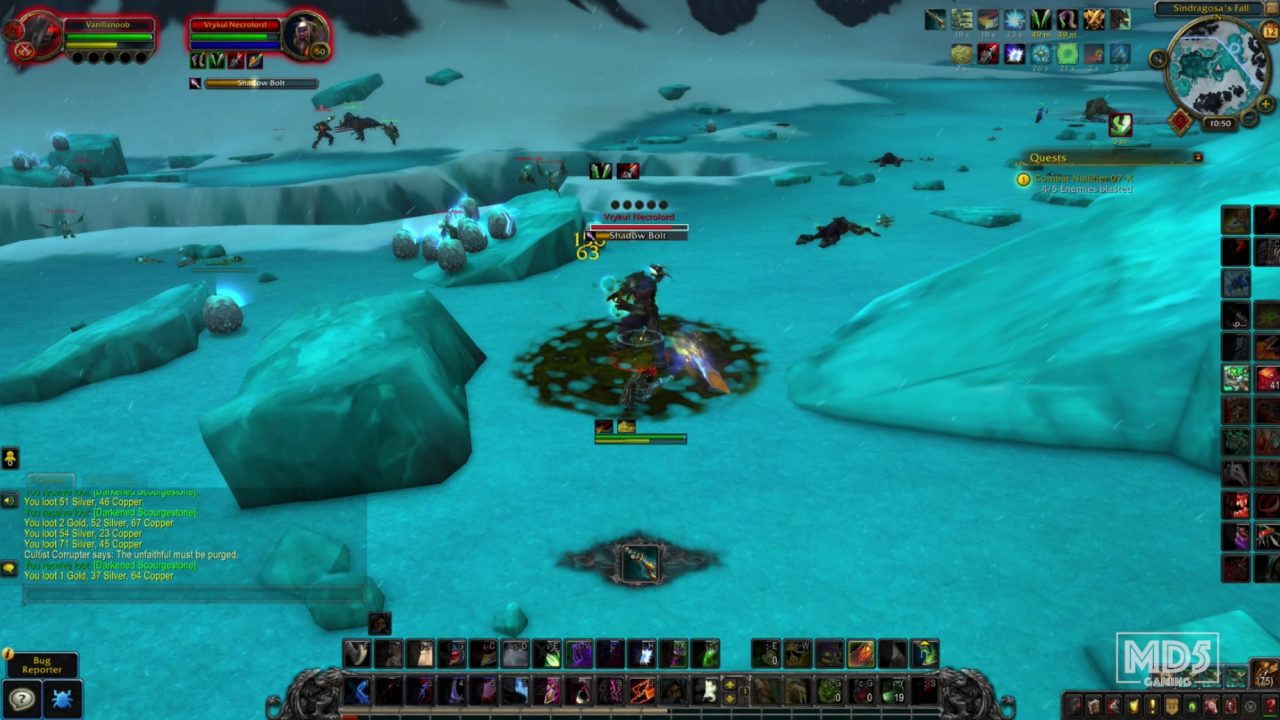Viewport: 1280px width, 720px height.
Task: Click the blue bug report icon
Action: [x=62, y=699]
